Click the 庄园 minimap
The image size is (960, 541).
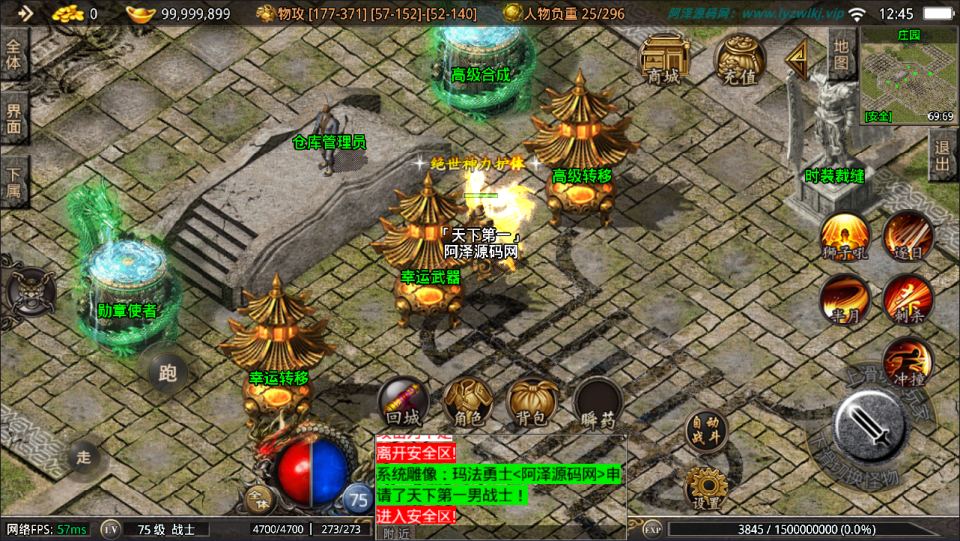click(908, 75)
